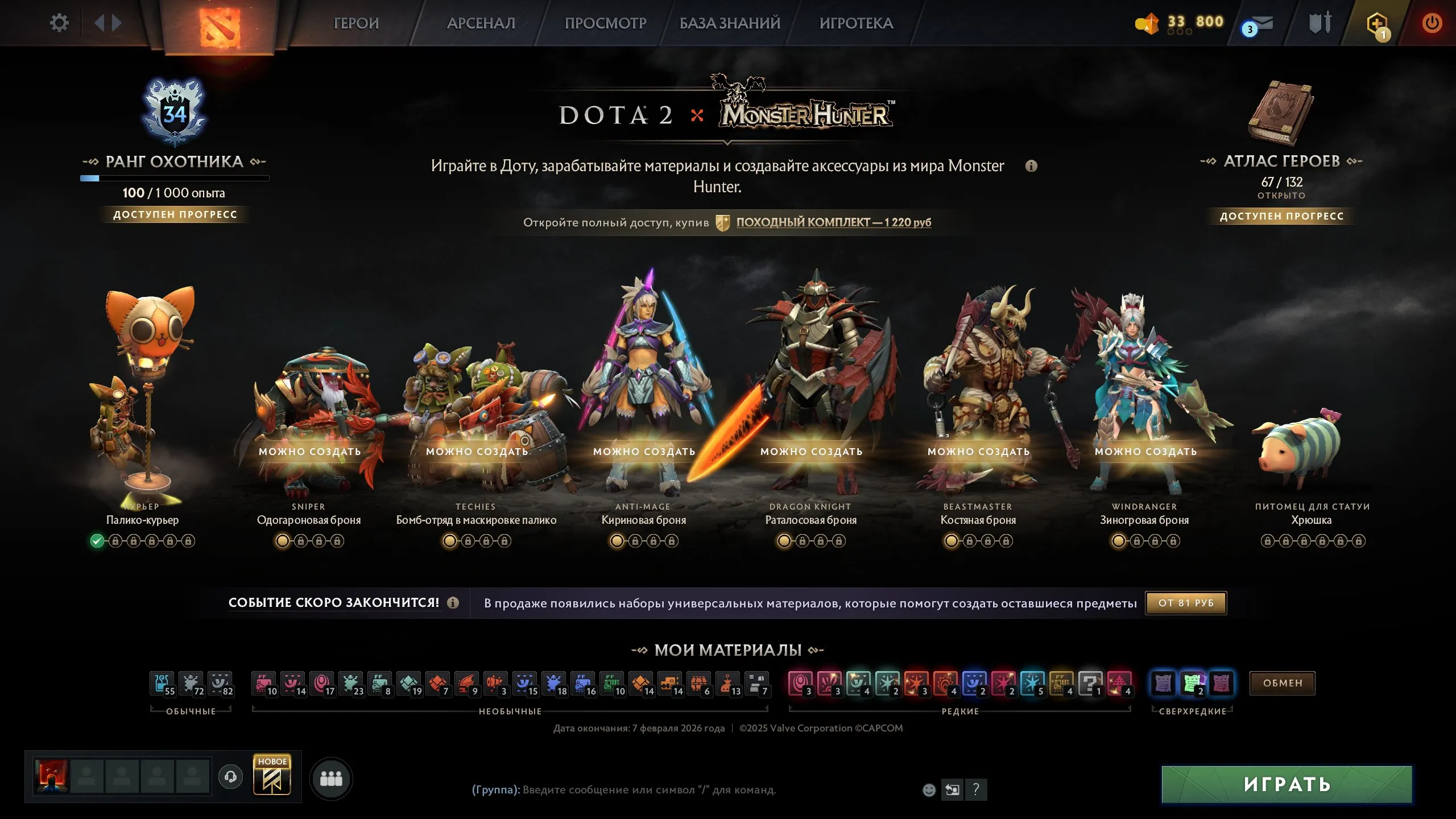Viewport: 1456px width, 819px height.
Task: Click the group chat message input field
Action: pyautogui.click(x=654, y=790)
